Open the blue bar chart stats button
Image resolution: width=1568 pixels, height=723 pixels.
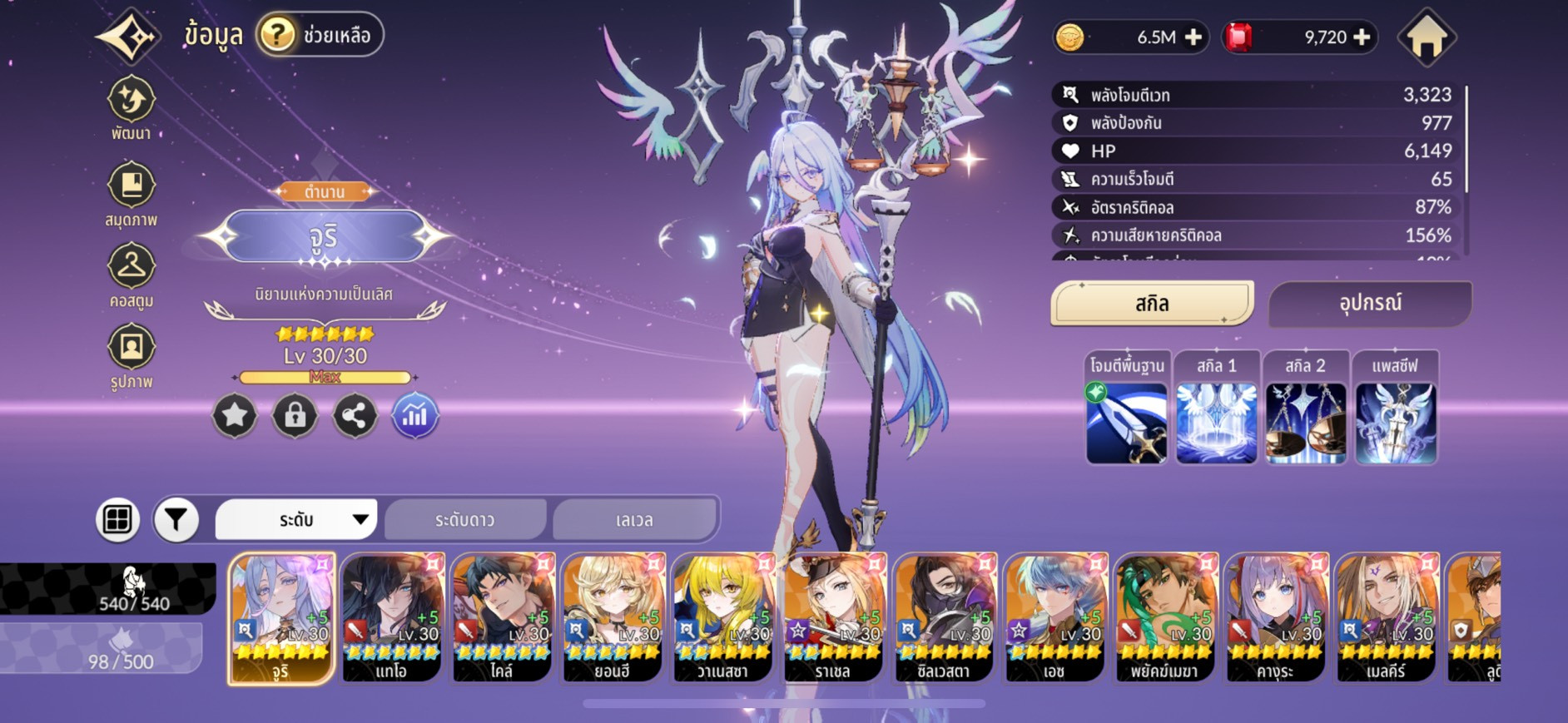pos(414,415)
